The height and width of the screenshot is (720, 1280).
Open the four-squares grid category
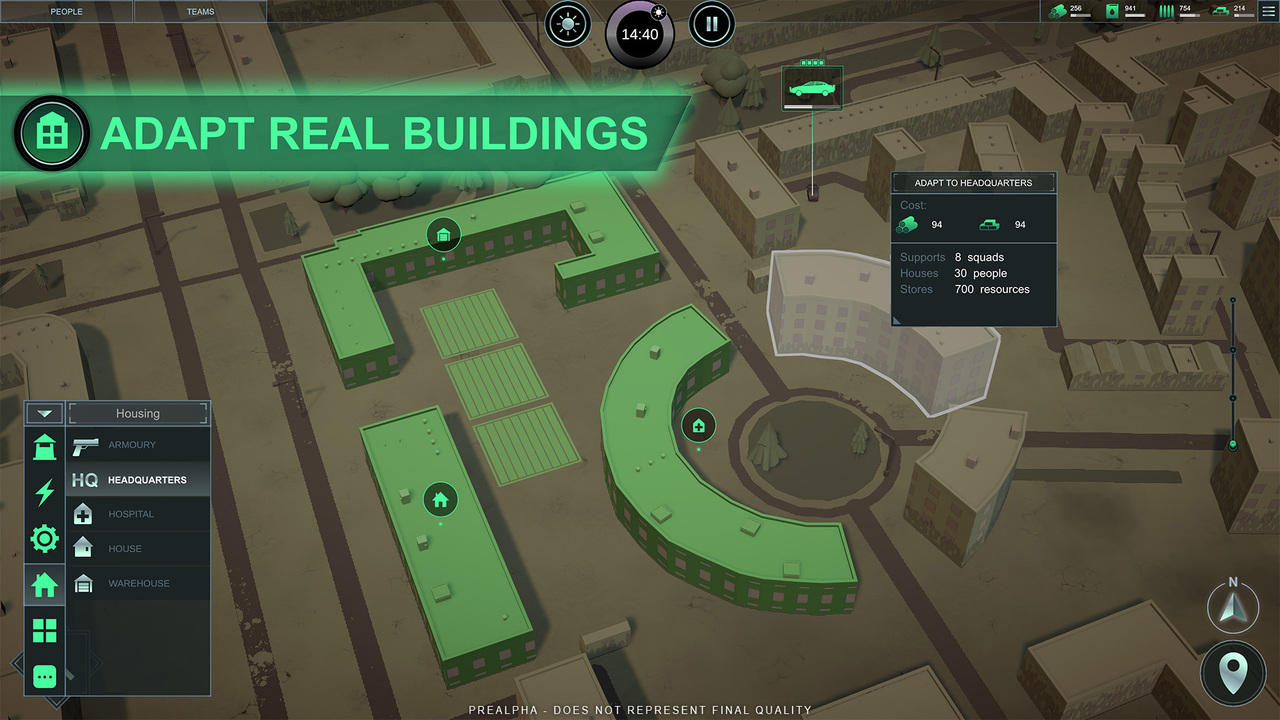tap(45, 631)
